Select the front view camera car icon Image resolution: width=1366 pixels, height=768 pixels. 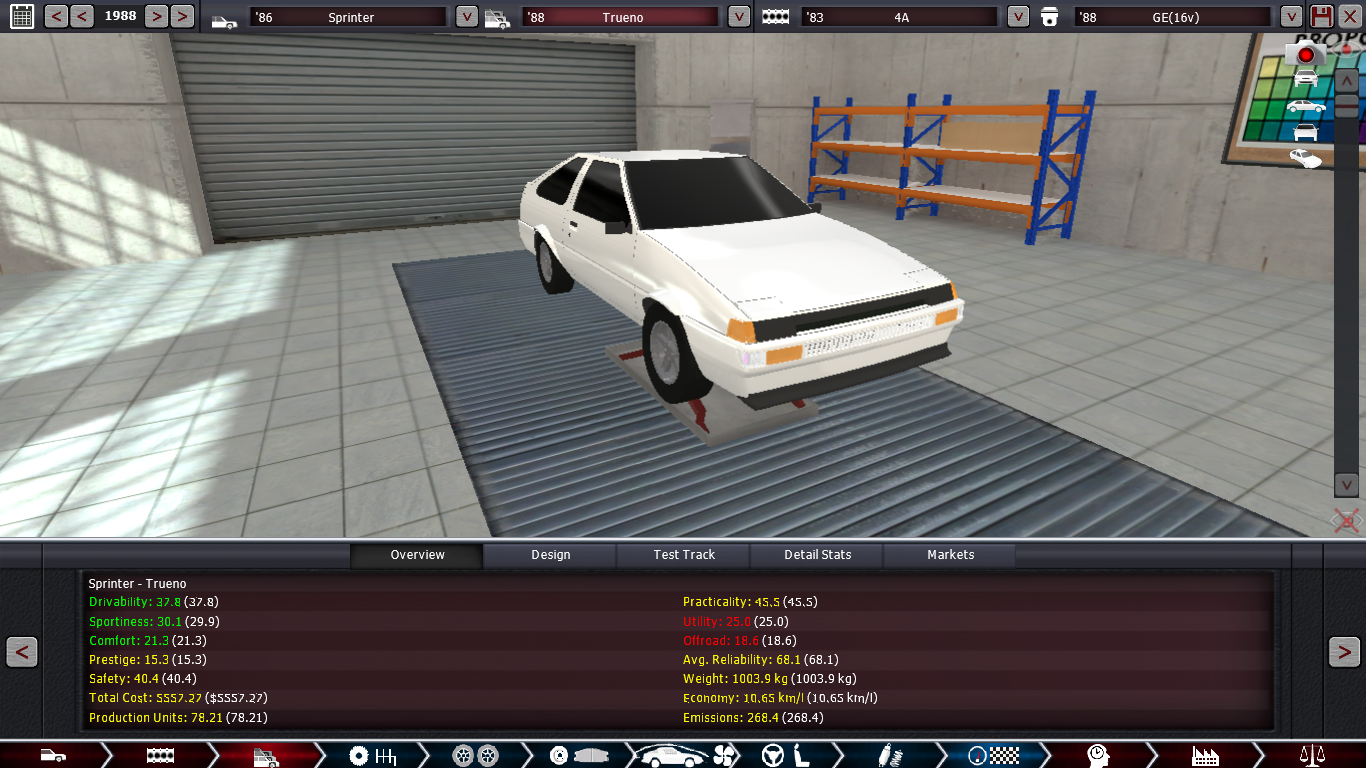[1305, 78]
